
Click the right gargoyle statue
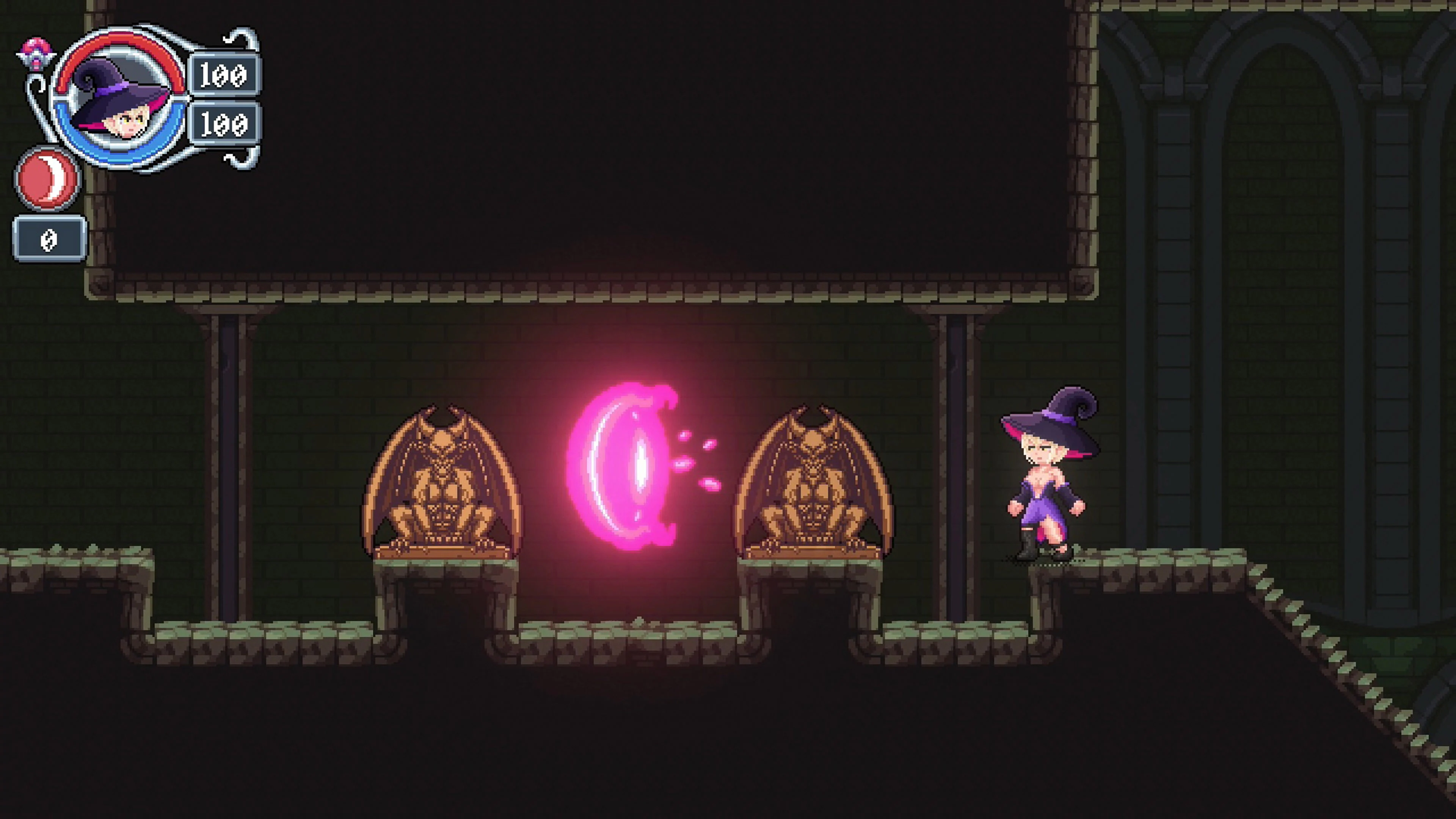pos(814,492)
